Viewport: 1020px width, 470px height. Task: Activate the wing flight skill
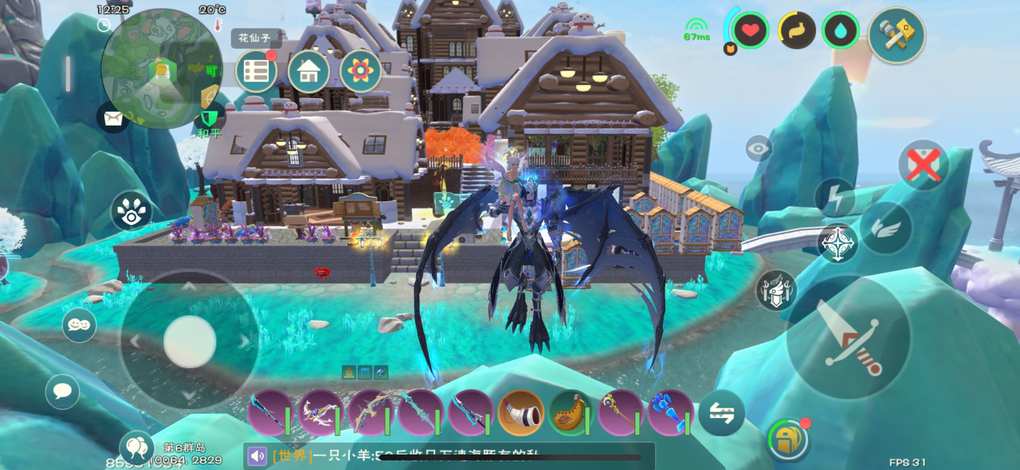pos(885,227)
